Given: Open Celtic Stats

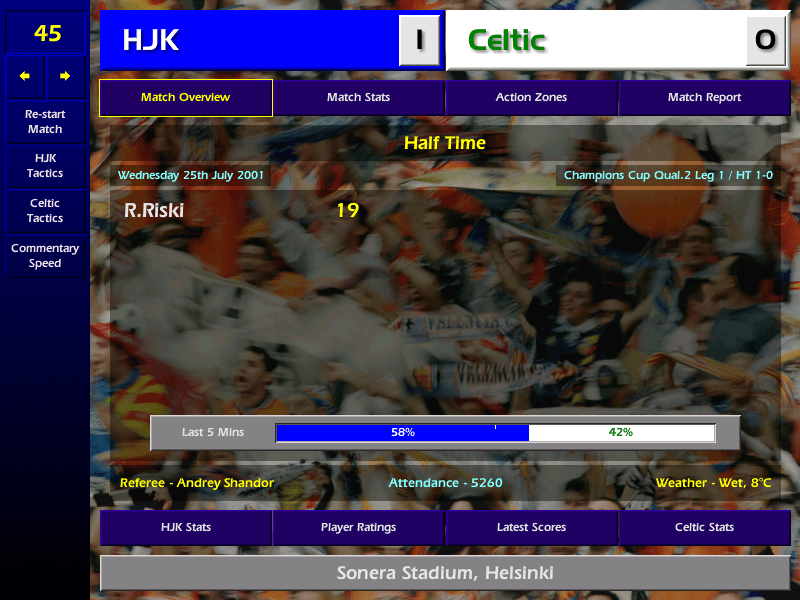Looking at the screenshot, I should pyautogui.click(x=704, y=527).
